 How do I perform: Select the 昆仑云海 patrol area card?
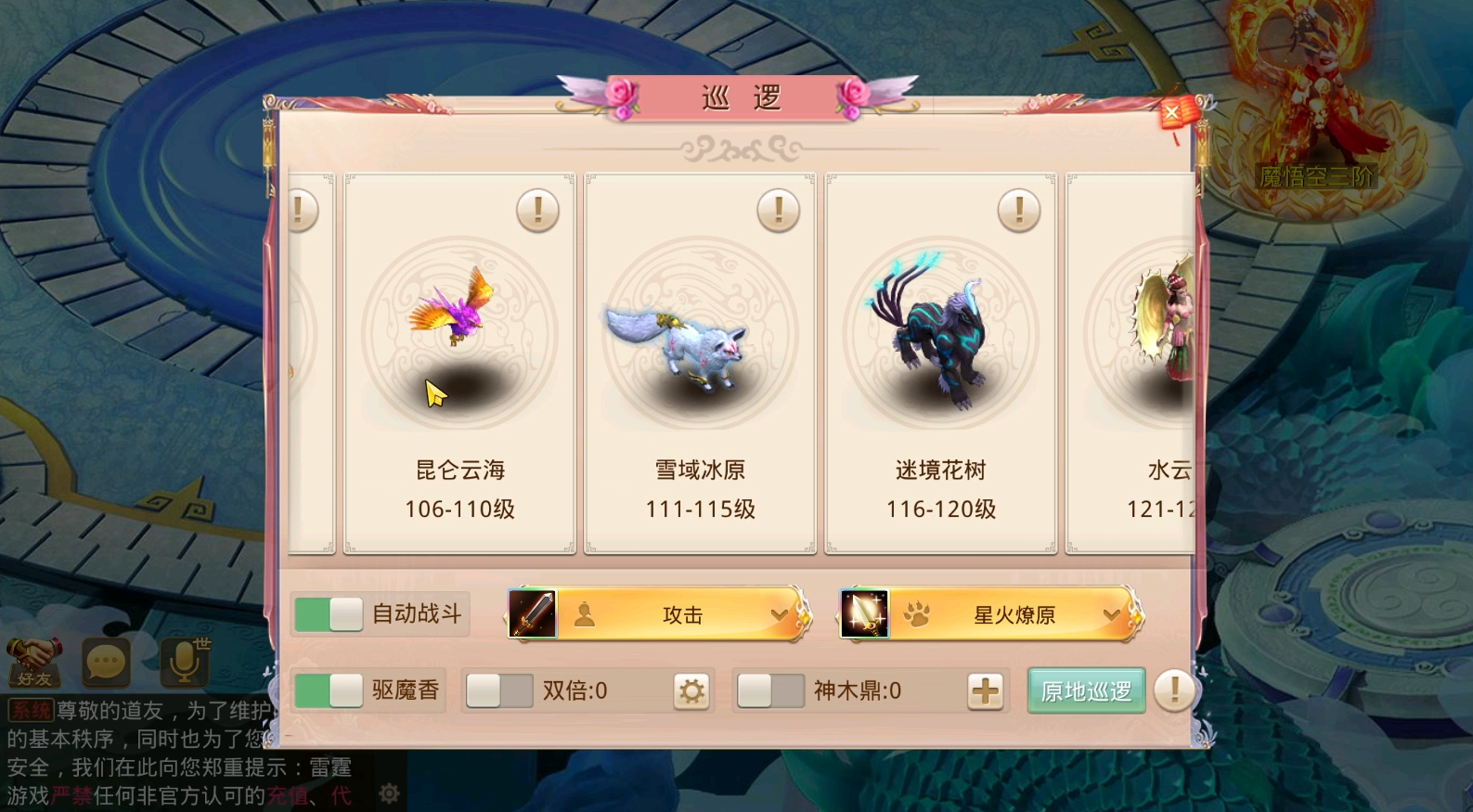coord(458,362)
